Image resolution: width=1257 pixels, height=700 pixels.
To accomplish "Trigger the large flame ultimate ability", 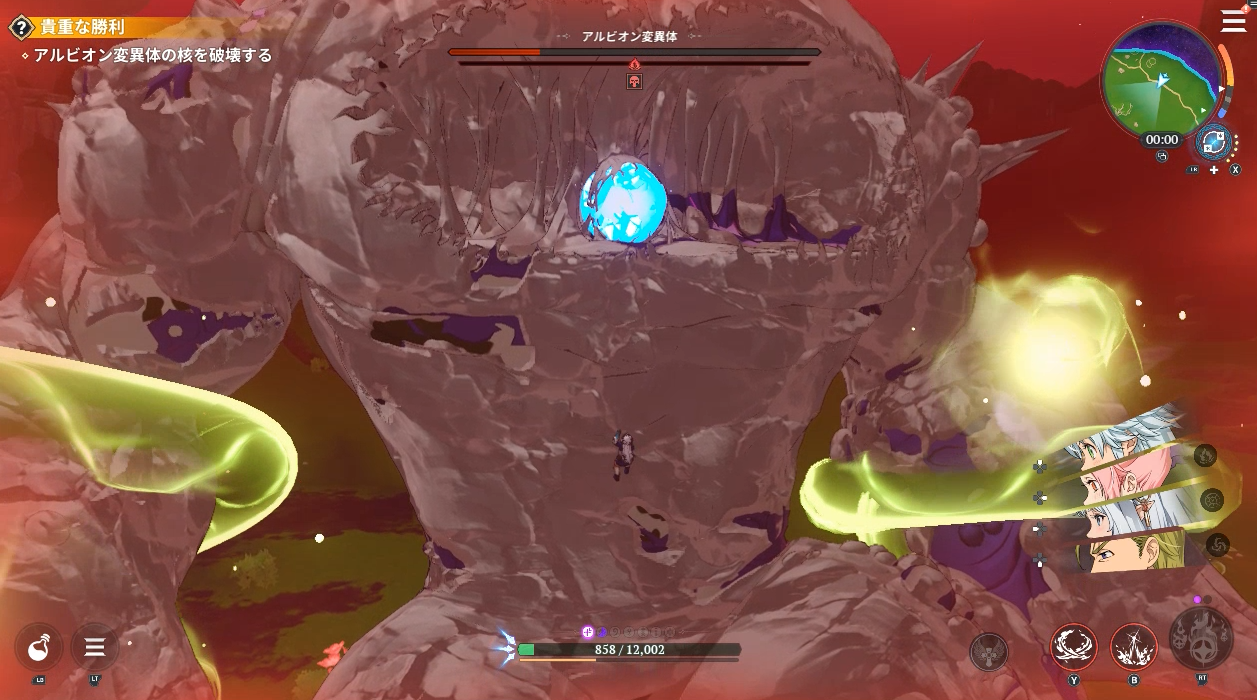I will [x=1200, y=639].
